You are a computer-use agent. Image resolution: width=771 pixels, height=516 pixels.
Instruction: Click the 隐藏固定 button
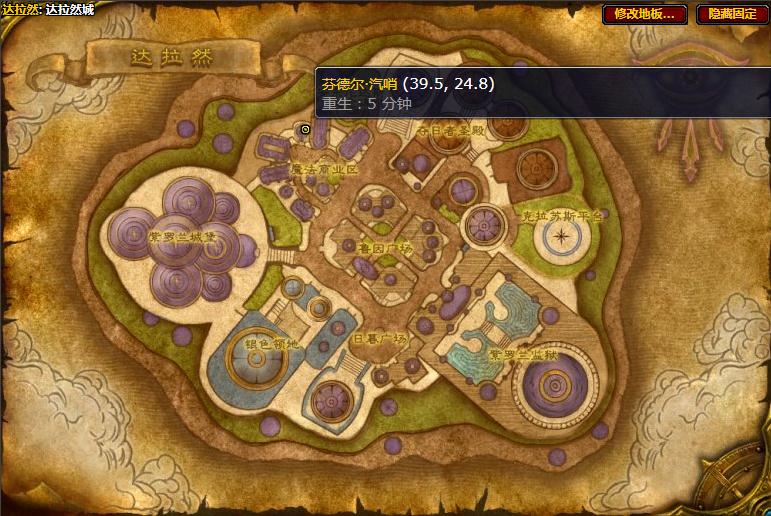(732, 14)
